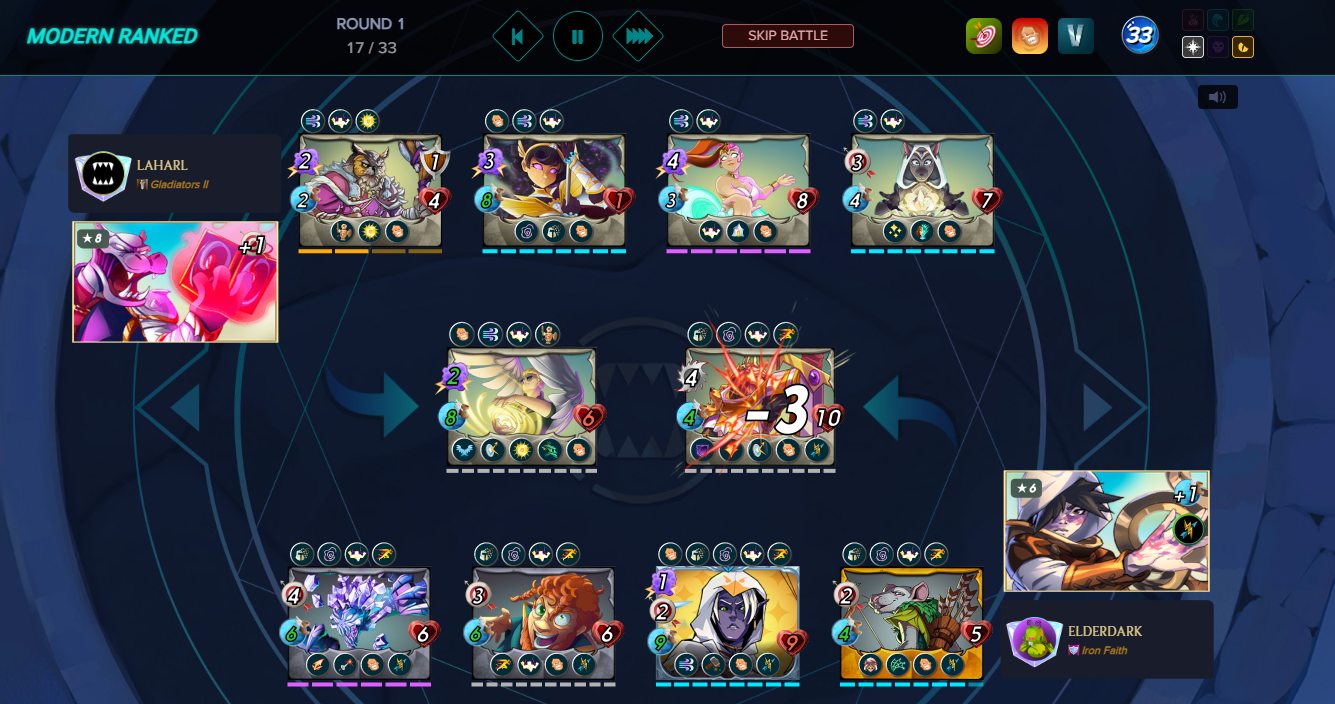Select ELDERDARK's hooded summoner card
Screen dimensions: 1335x704
tap(1106, 531)
